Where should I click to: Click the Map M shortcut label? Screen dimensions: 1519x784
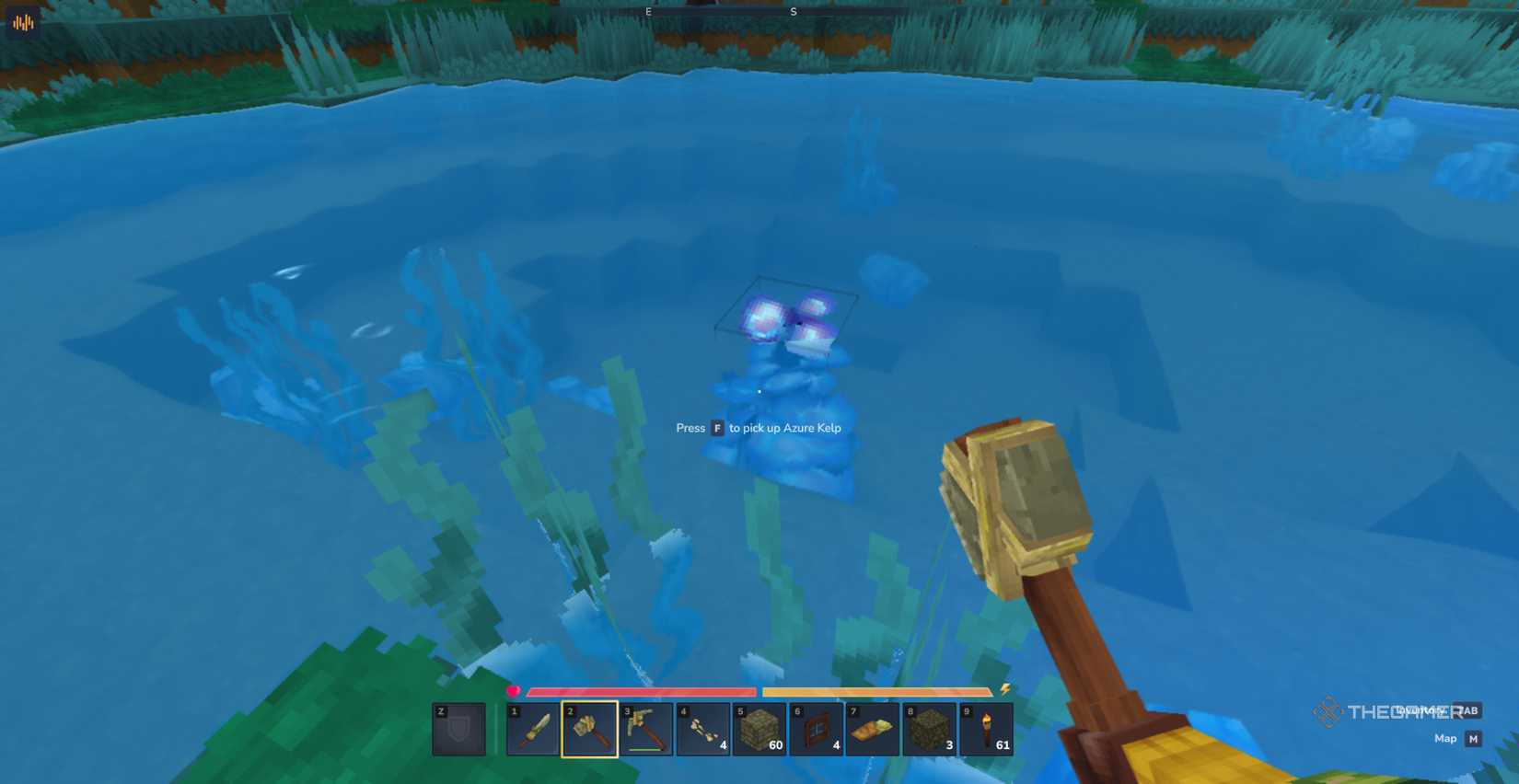point(1456,737)
